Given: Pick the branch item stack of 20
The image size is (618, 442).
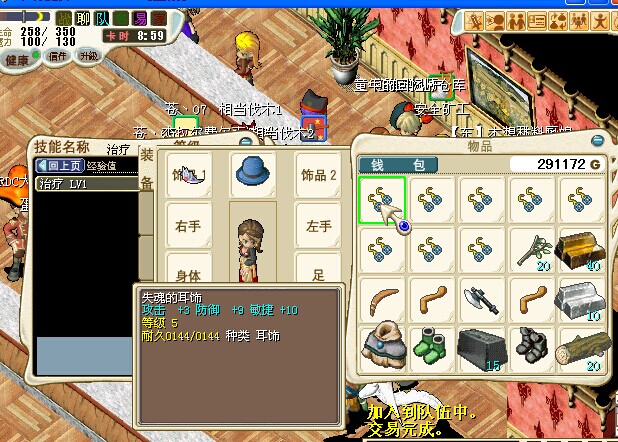Looking at the screenshot, I should (531, 249).
